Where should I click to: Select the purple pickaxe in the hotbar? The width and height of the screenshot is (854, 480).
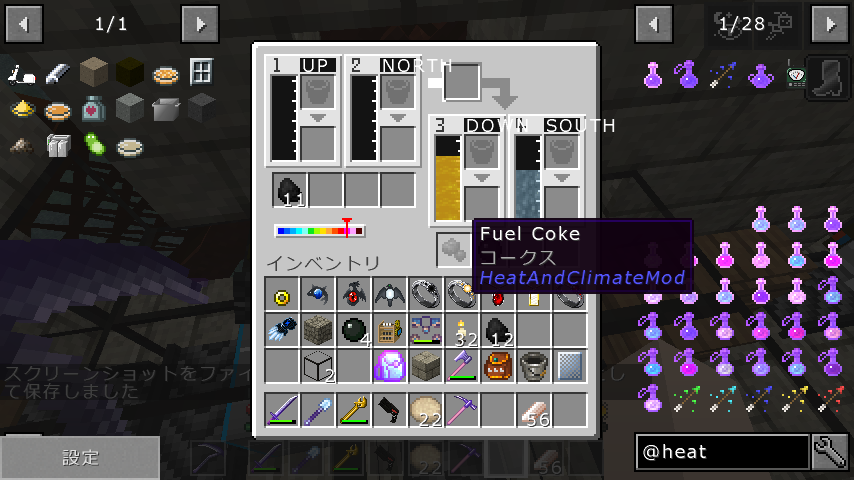pos(462,410)
